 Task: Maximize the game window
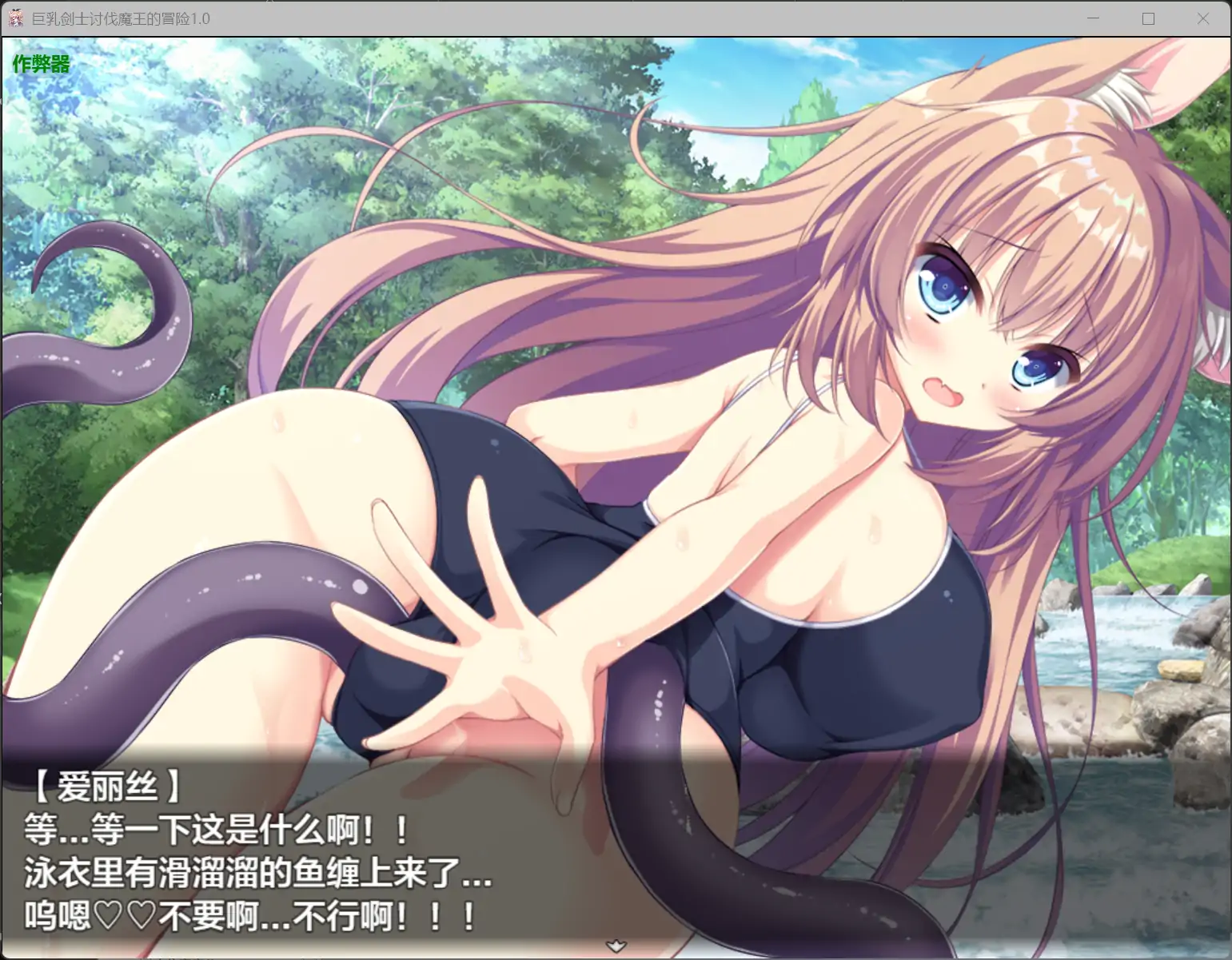click(1149, 18)
